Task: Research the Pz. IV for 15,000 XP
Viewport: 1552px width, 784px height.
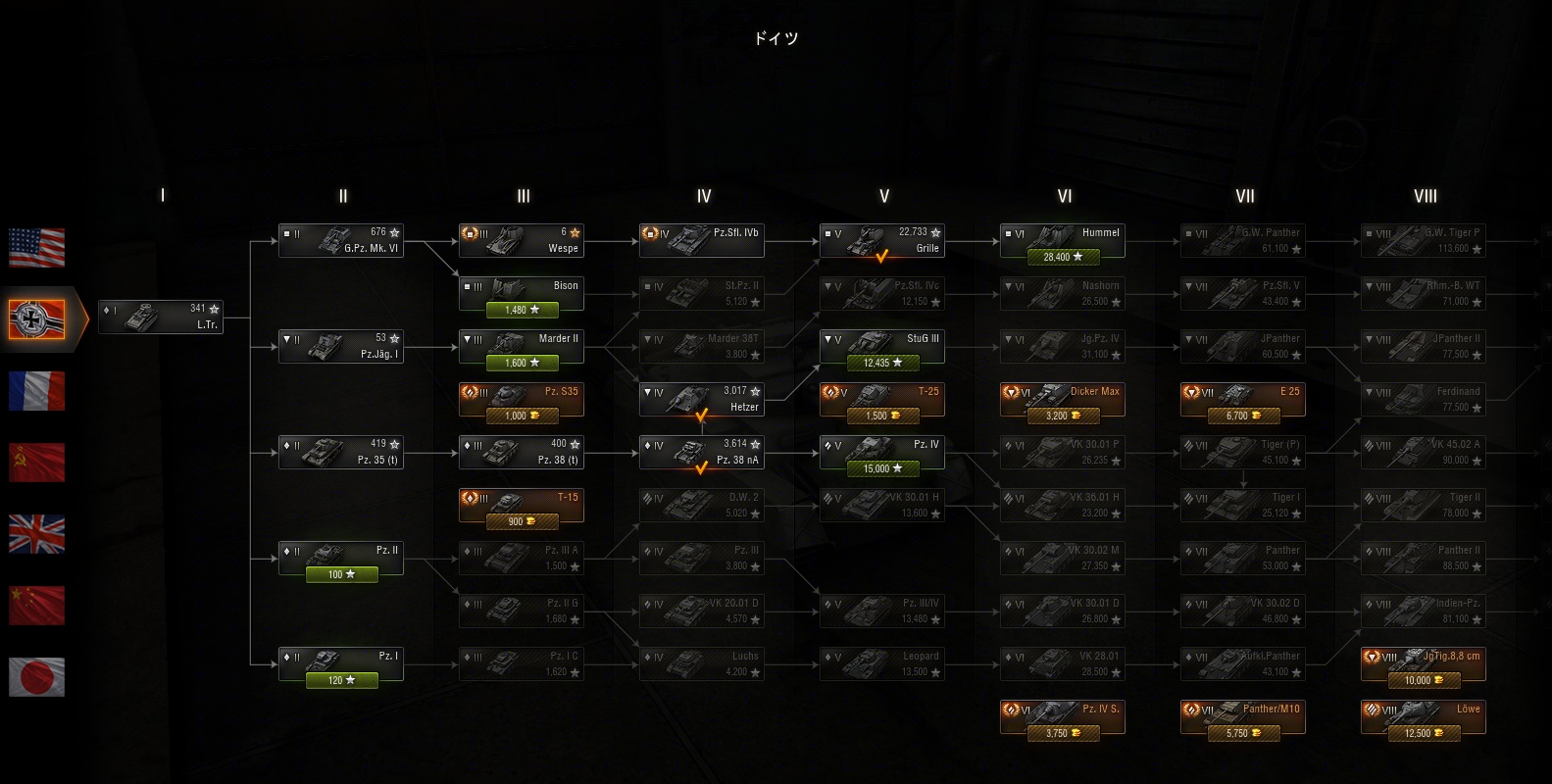Action: point(882,468)
